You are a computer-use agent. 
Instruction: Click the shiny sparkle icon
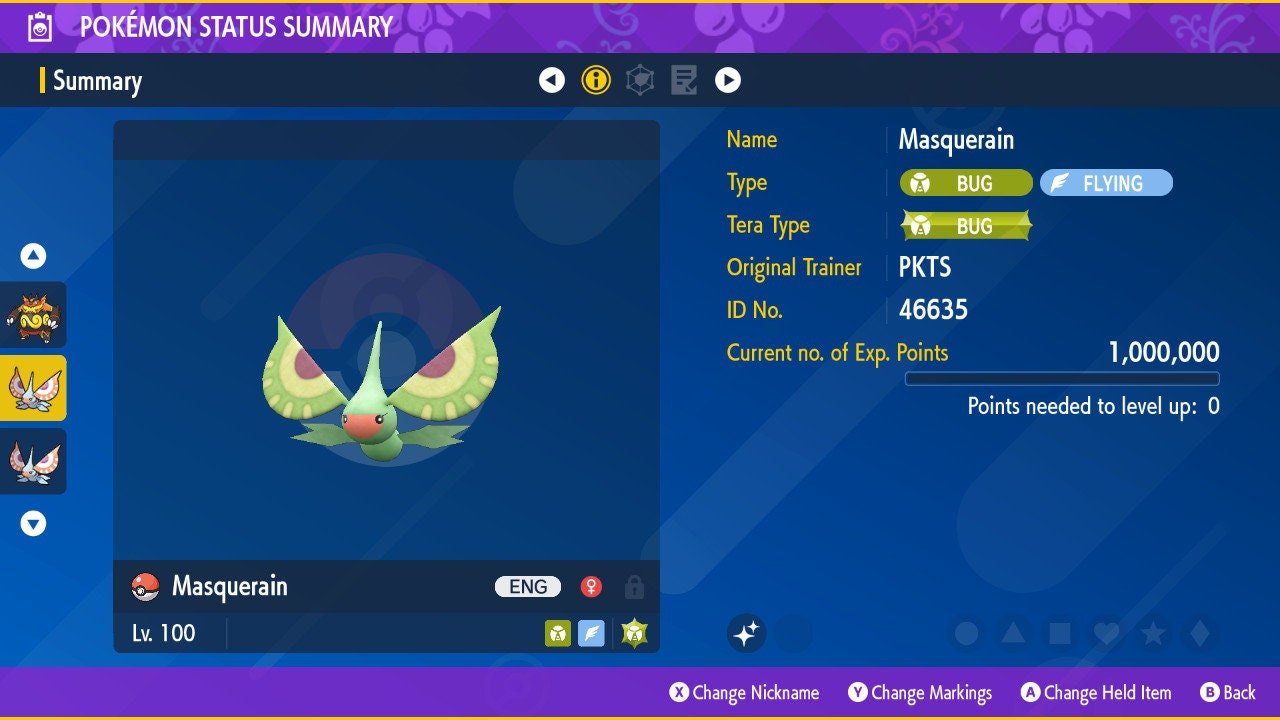pos(746,633)
